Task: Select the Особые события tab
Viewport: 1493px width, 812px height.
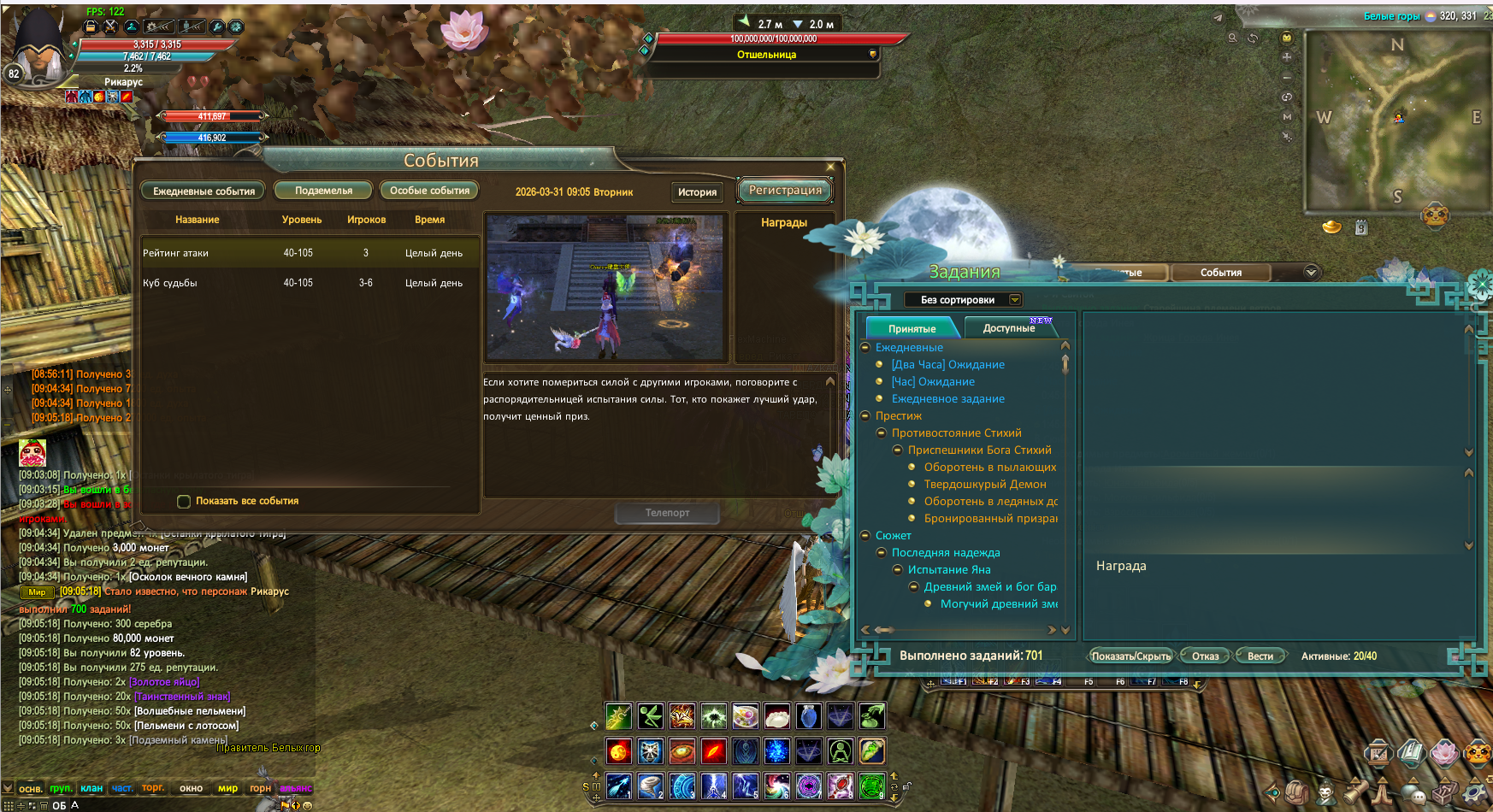Action: click(x=429, y=191)
